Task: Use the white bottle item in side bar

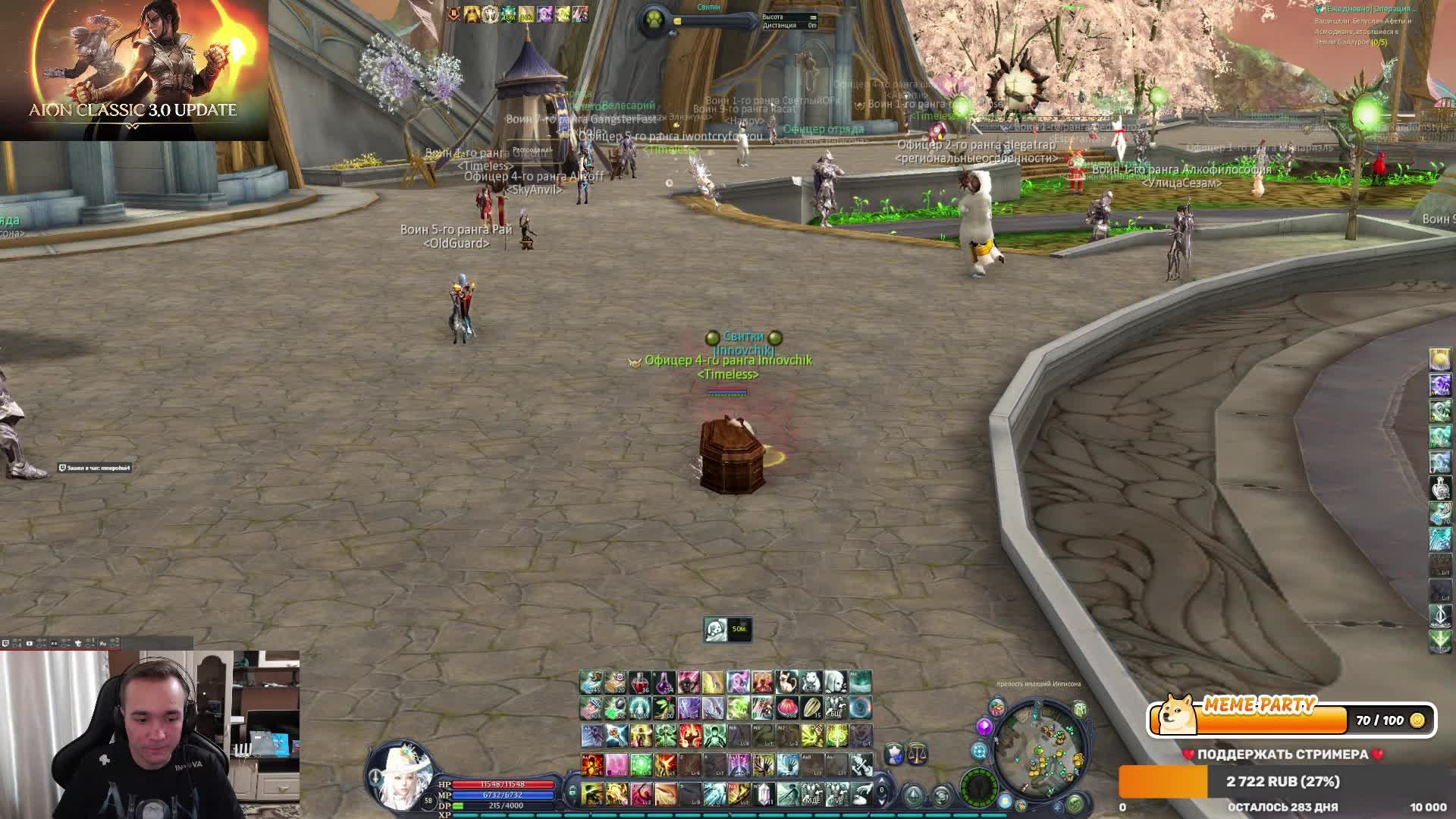Action: coord(1440,487)
